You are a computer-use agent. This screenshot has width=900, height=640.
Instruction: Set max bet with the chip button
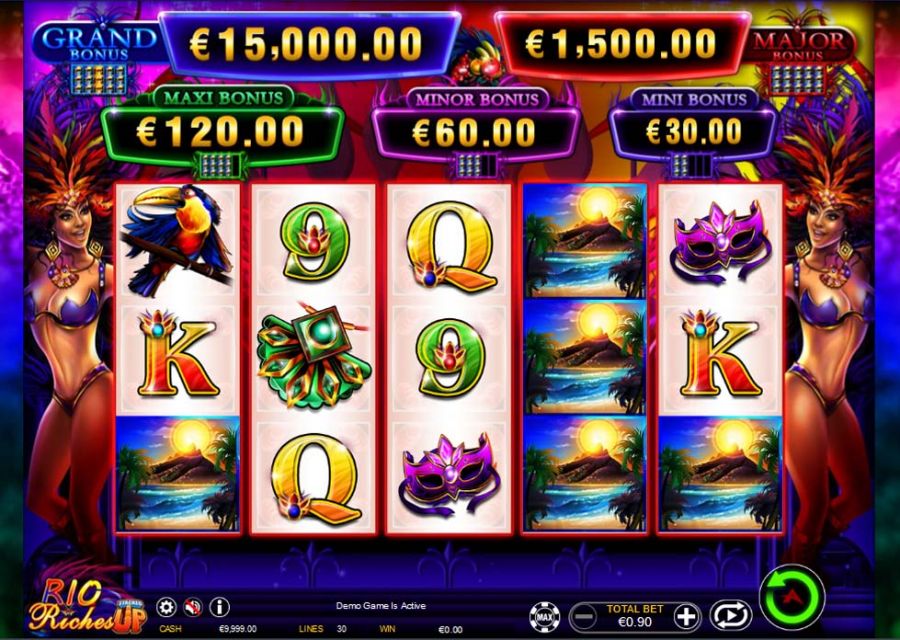click(546, 615)
